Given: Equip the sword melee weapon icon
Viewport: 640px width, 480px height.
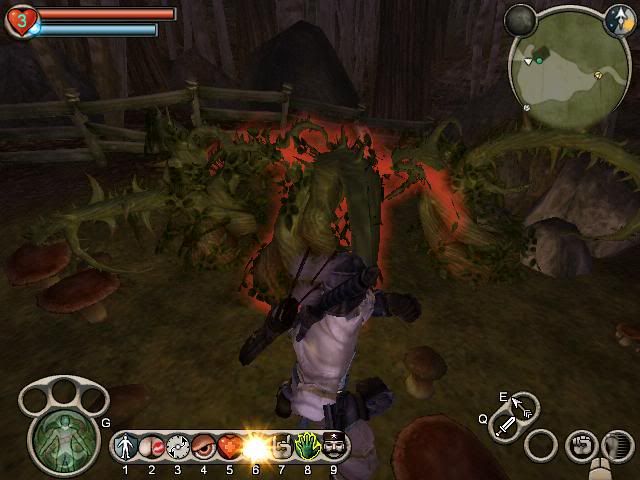Looking at the screenshot, I should click(507, 428).
